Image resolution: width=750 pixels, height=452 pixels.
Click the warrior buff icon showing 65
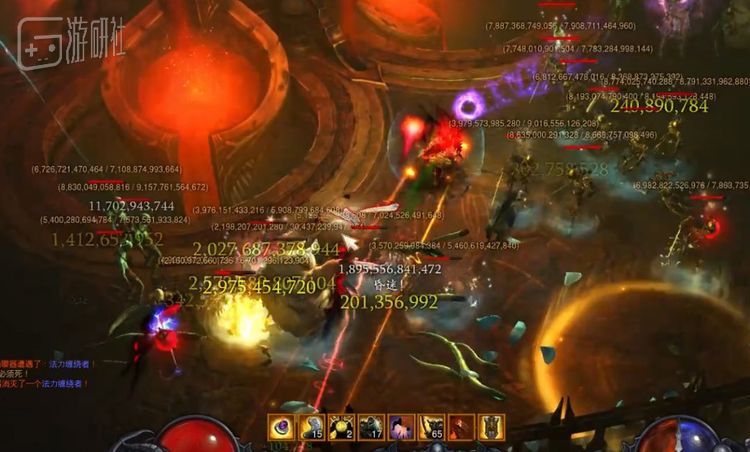pyautogui.click(x=431, y=427)
